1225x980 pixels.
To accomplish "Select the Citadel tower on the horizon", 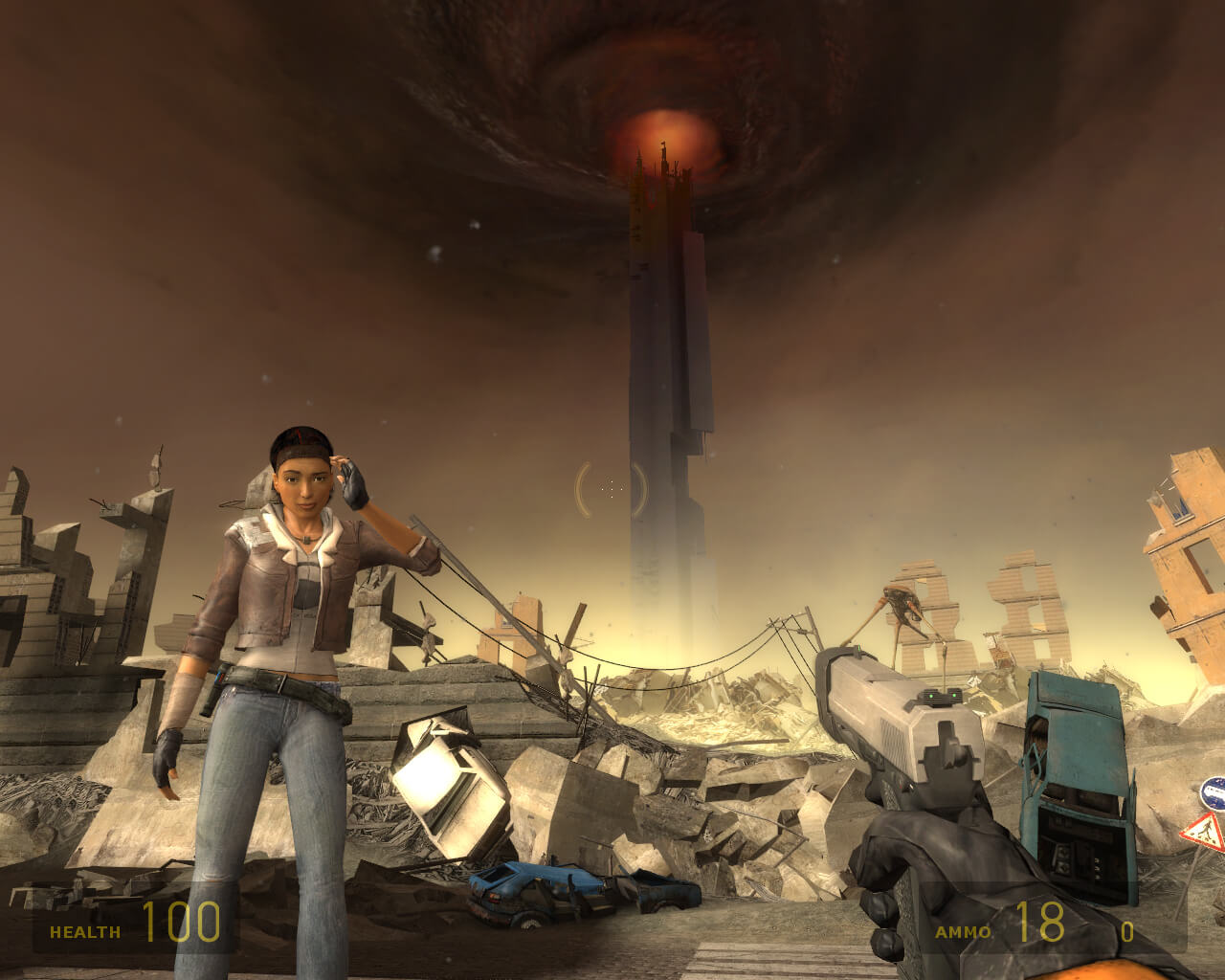I will point(670,383).
